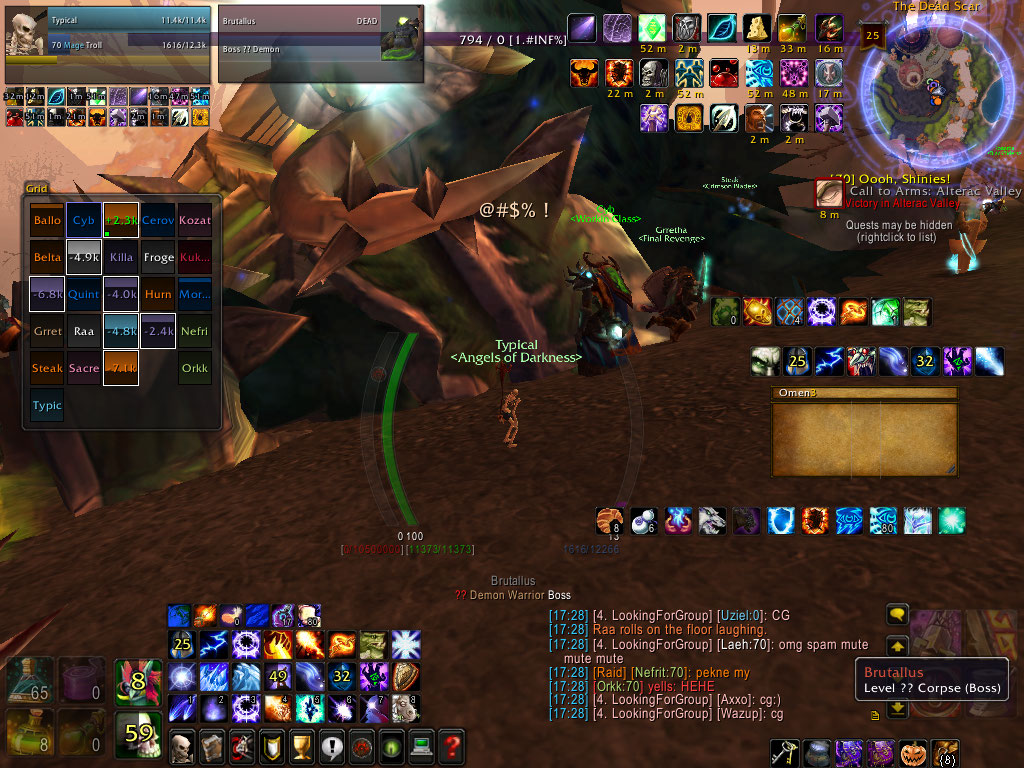The height and width of the screenshot is (768, 1024).
Task: Select Ballo in the Grid raid frame
Action: click(47, 220)
